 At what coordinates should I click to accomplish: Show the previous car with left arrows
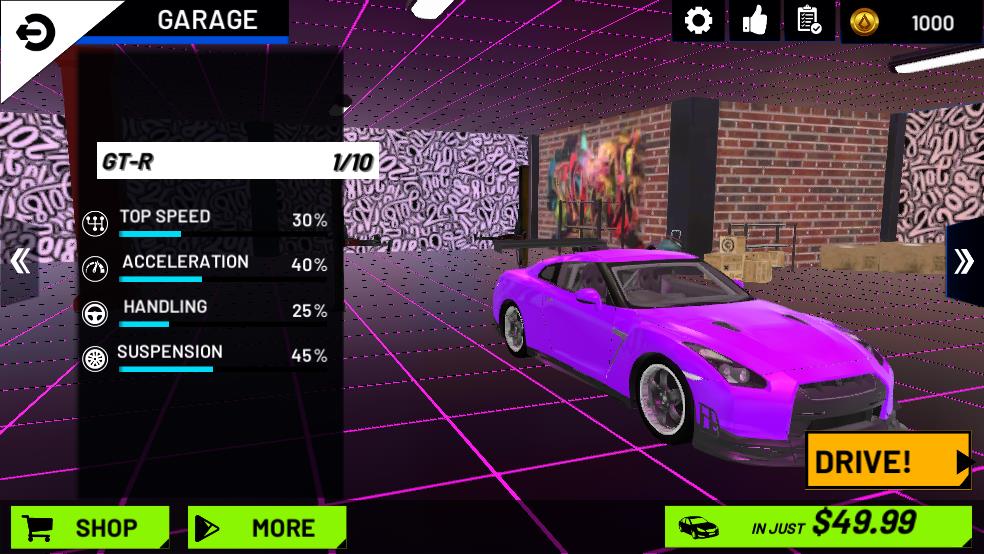(x=20, y=262)
